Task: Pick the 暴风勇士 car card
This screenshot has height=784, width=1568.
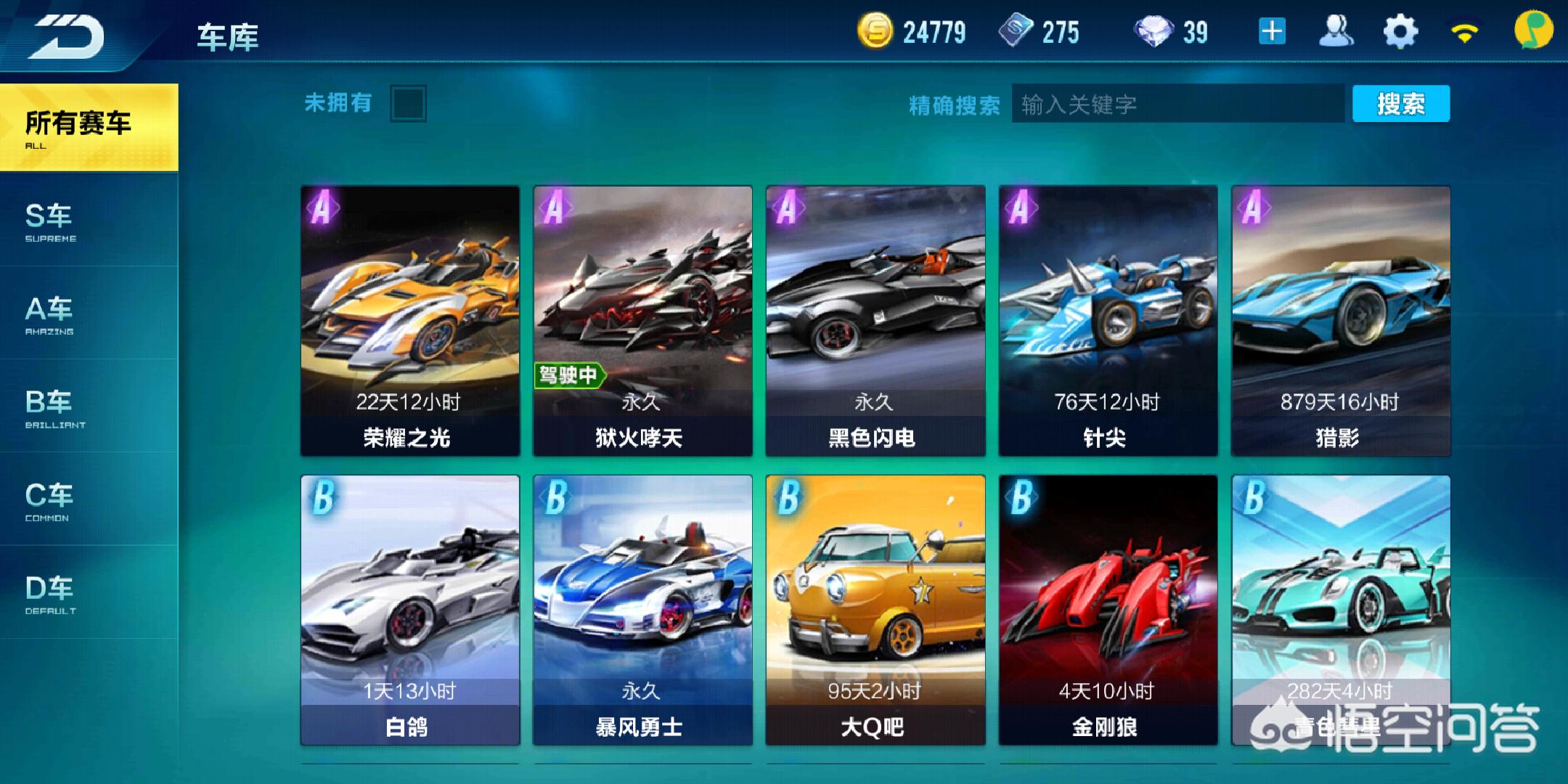Action: (642, 610)
